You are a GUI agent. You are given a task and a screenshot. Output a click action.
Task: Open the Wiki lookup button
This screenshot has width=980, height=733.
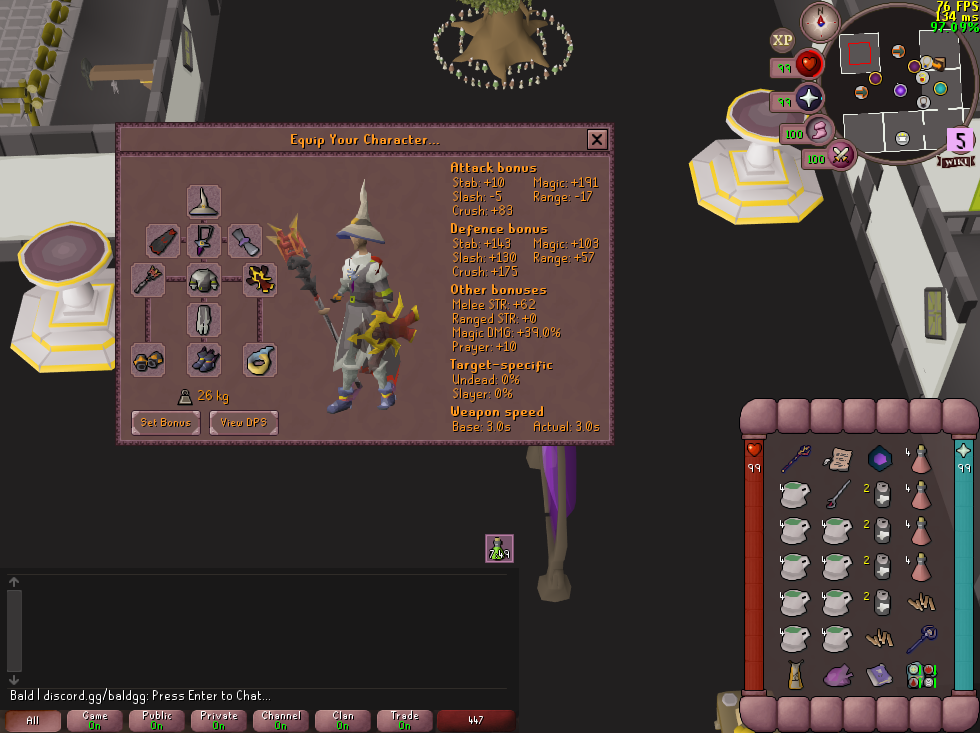[x=956, y=161]
